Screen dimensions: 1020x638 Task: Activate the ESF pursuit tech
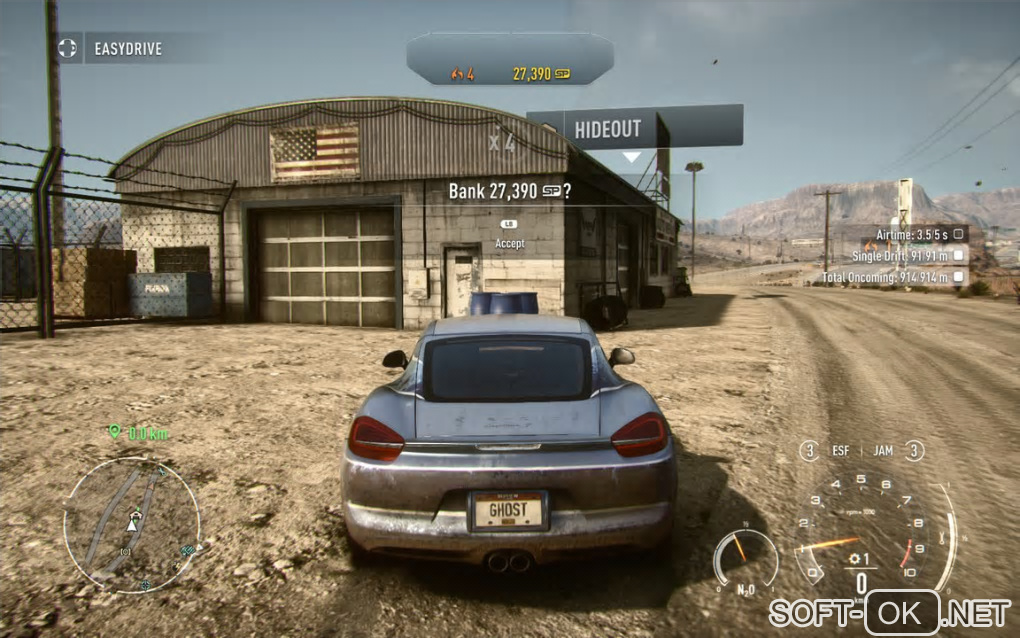pos(841,451)
